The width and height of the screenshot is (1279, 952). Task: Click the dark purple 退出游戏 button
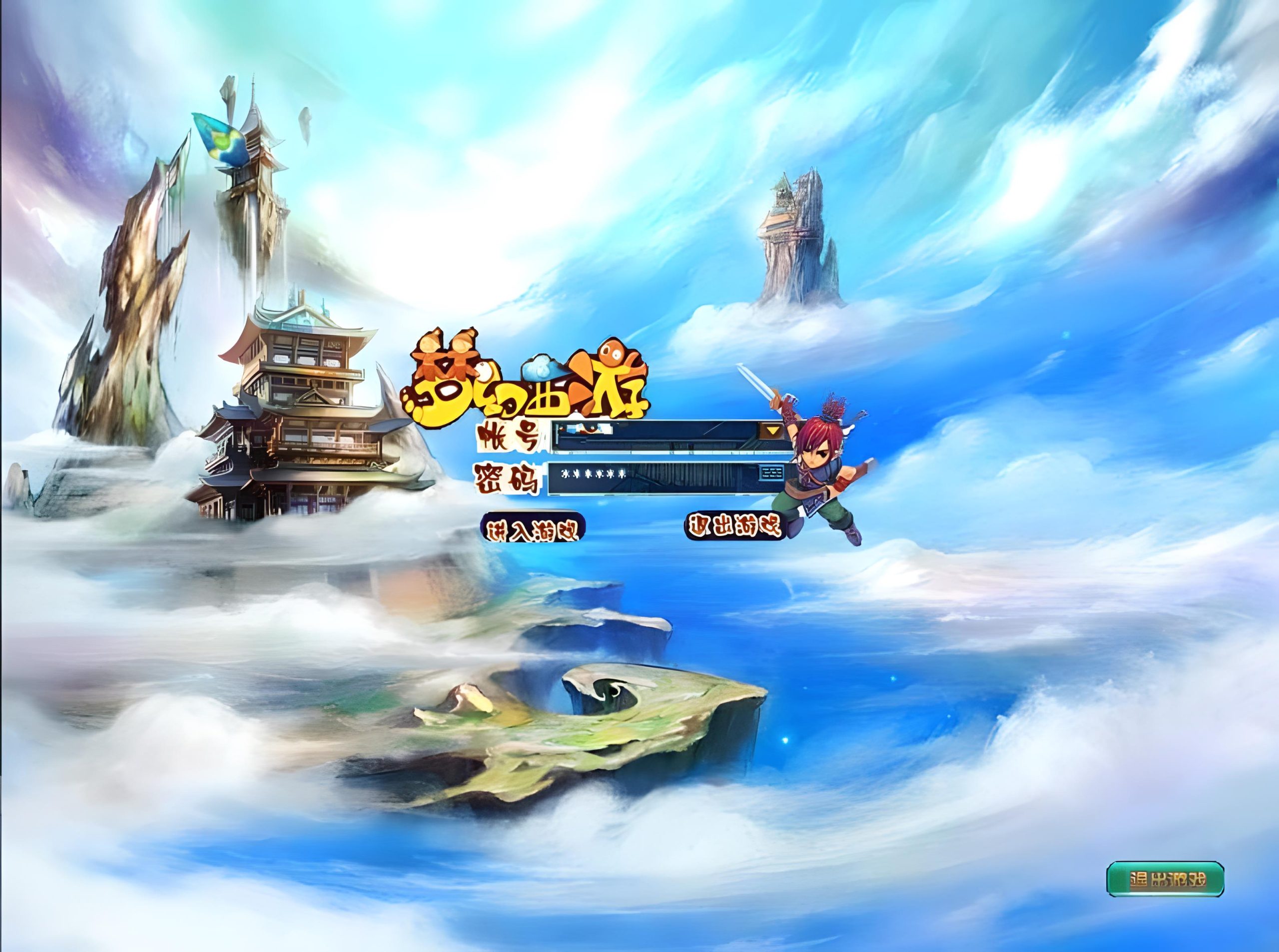pos(734,525)
